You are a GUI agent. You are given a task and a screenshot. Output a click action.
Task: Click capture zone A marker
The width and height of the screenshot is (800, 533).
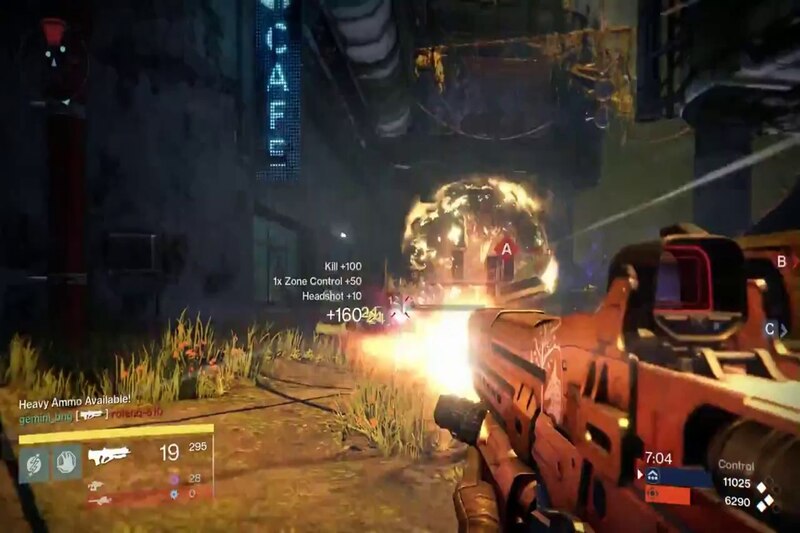[x=506, y=248]
